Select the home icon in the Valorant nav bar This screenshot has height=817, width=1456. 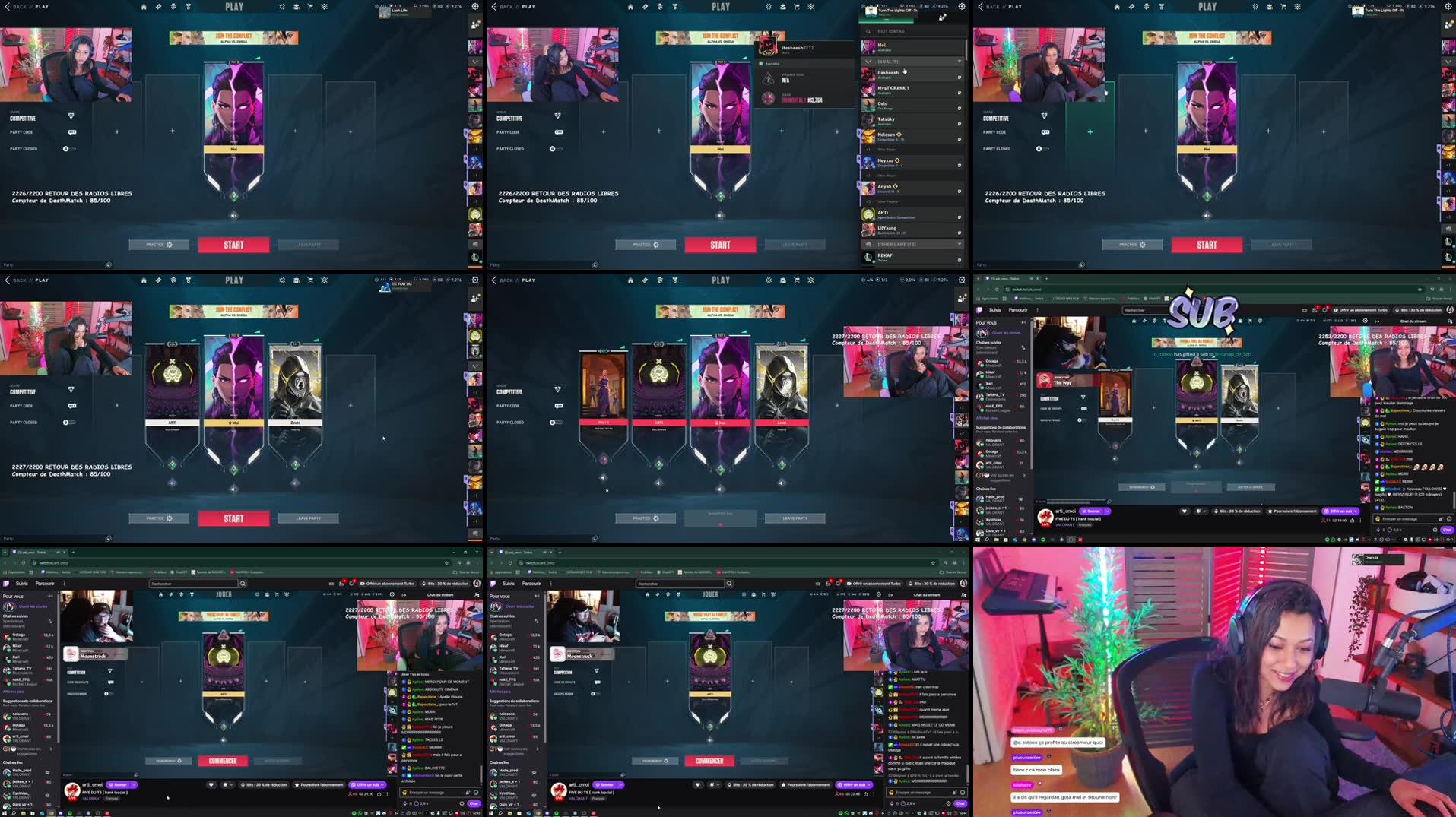(x=144, y=6)
